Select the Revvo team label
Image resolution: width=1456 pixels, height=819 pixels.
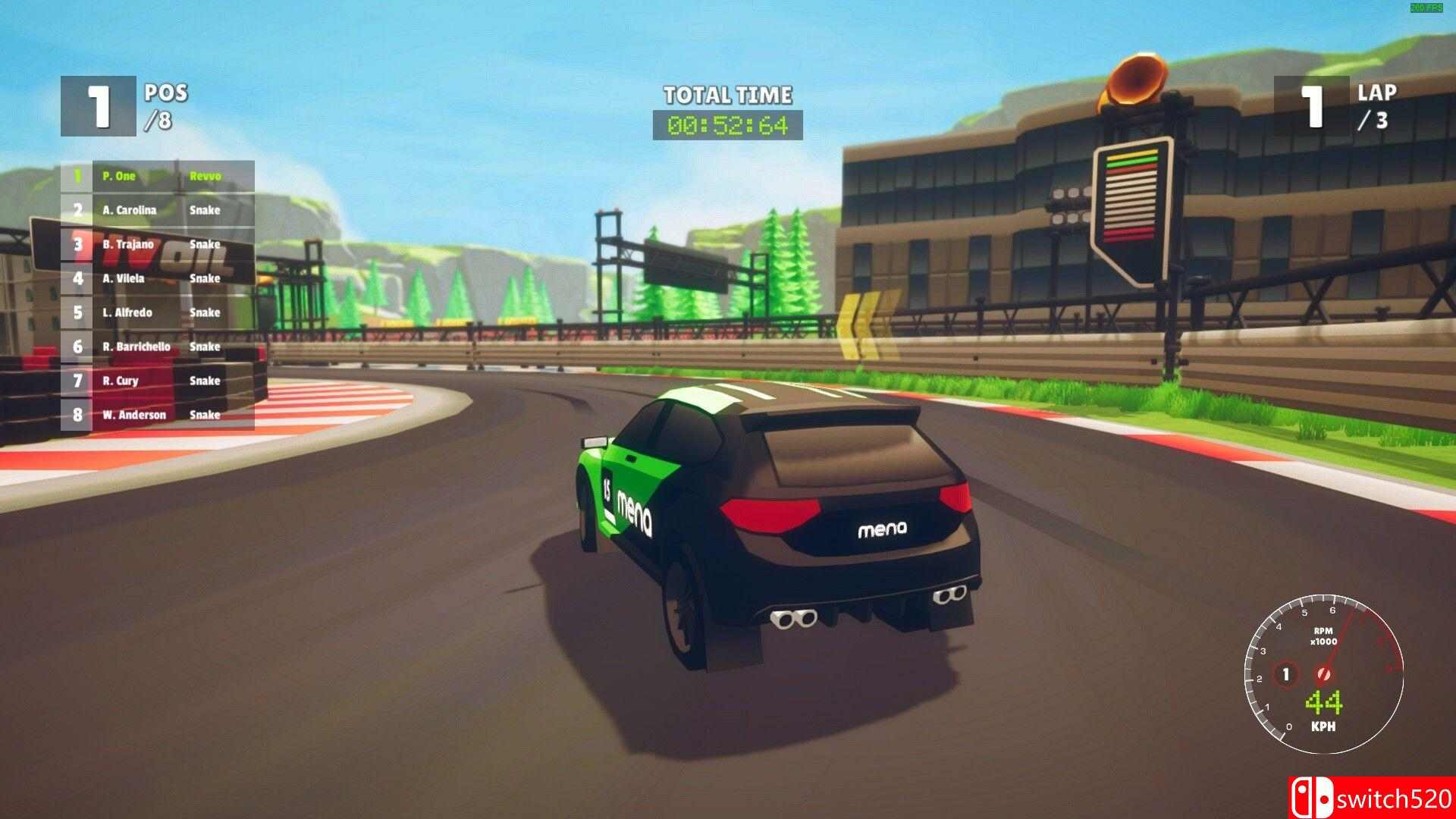point(206,176)
